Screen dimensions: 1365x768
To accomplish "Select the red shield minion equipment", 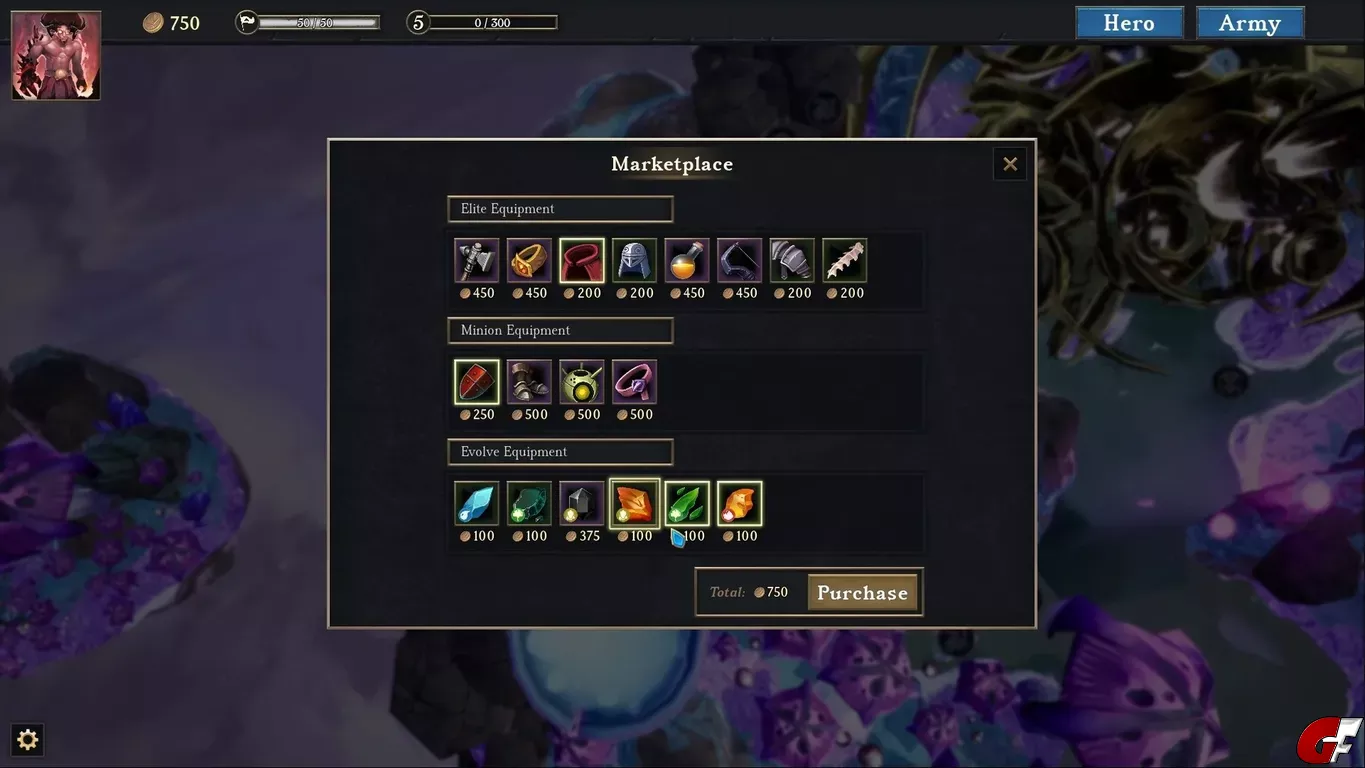I will (x=477, y=382).
